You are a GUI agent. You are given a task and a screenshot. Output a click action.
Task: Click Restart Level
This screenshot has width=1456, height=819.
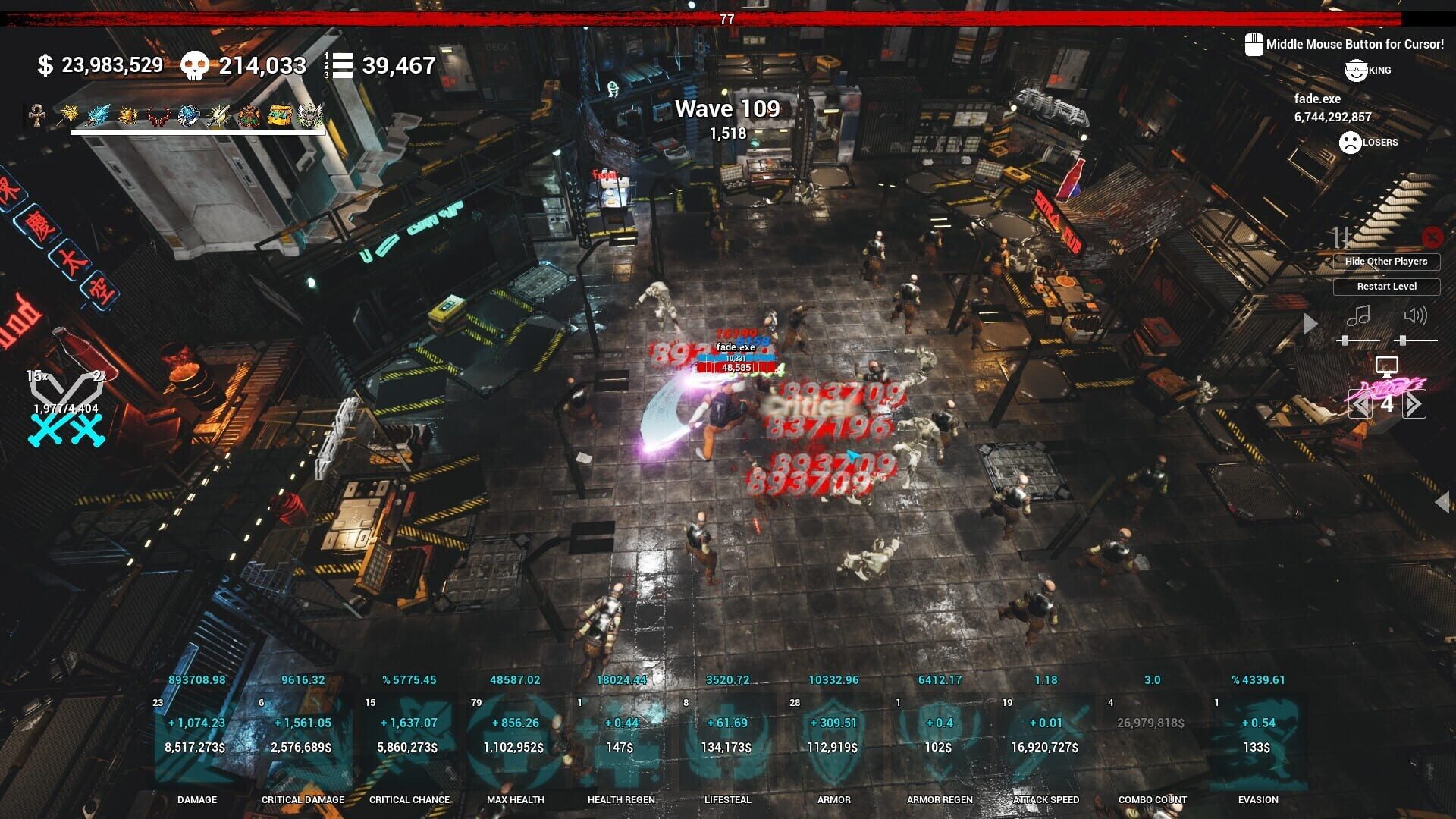pos(1387,287)
